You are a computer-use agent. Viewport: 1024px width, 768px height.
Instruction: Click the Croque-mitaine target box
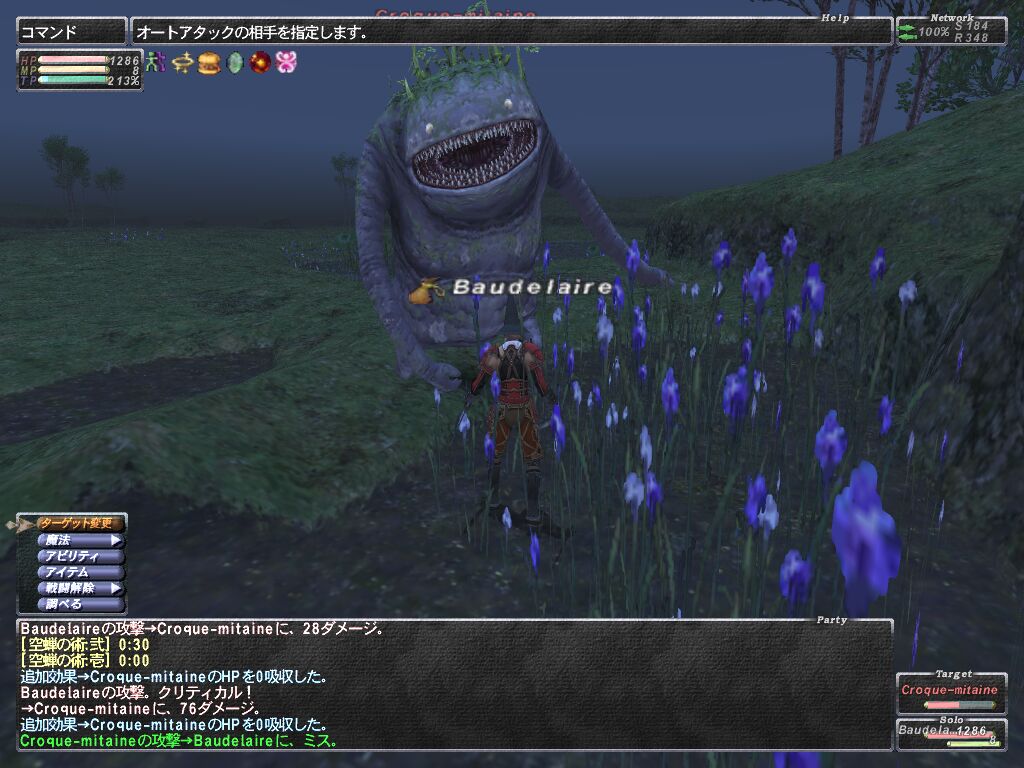click(x=950, y=693)
